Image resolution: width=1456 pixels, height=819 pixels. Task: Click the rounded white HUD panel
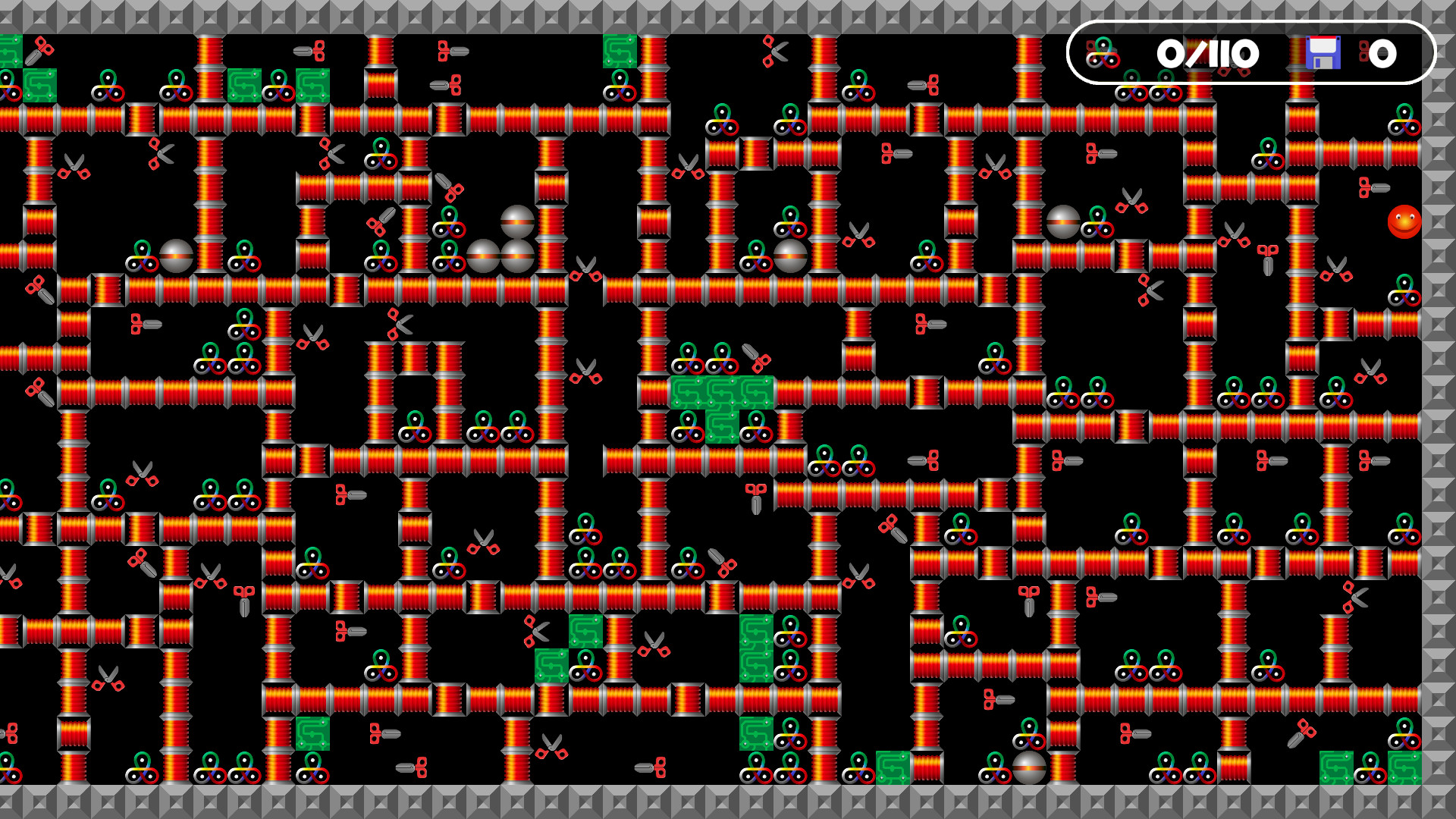point(1251,53)
